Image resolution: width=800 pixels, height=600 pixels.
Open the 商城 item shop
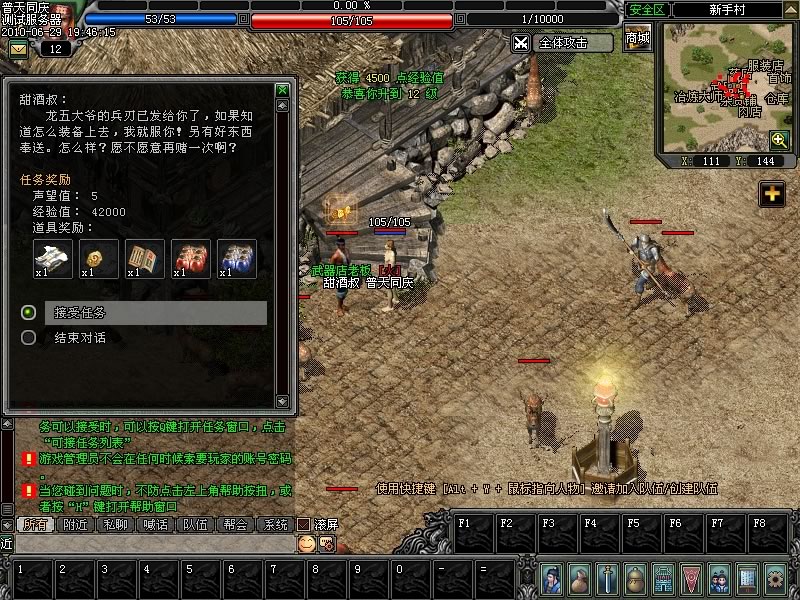tap(637, 39)
